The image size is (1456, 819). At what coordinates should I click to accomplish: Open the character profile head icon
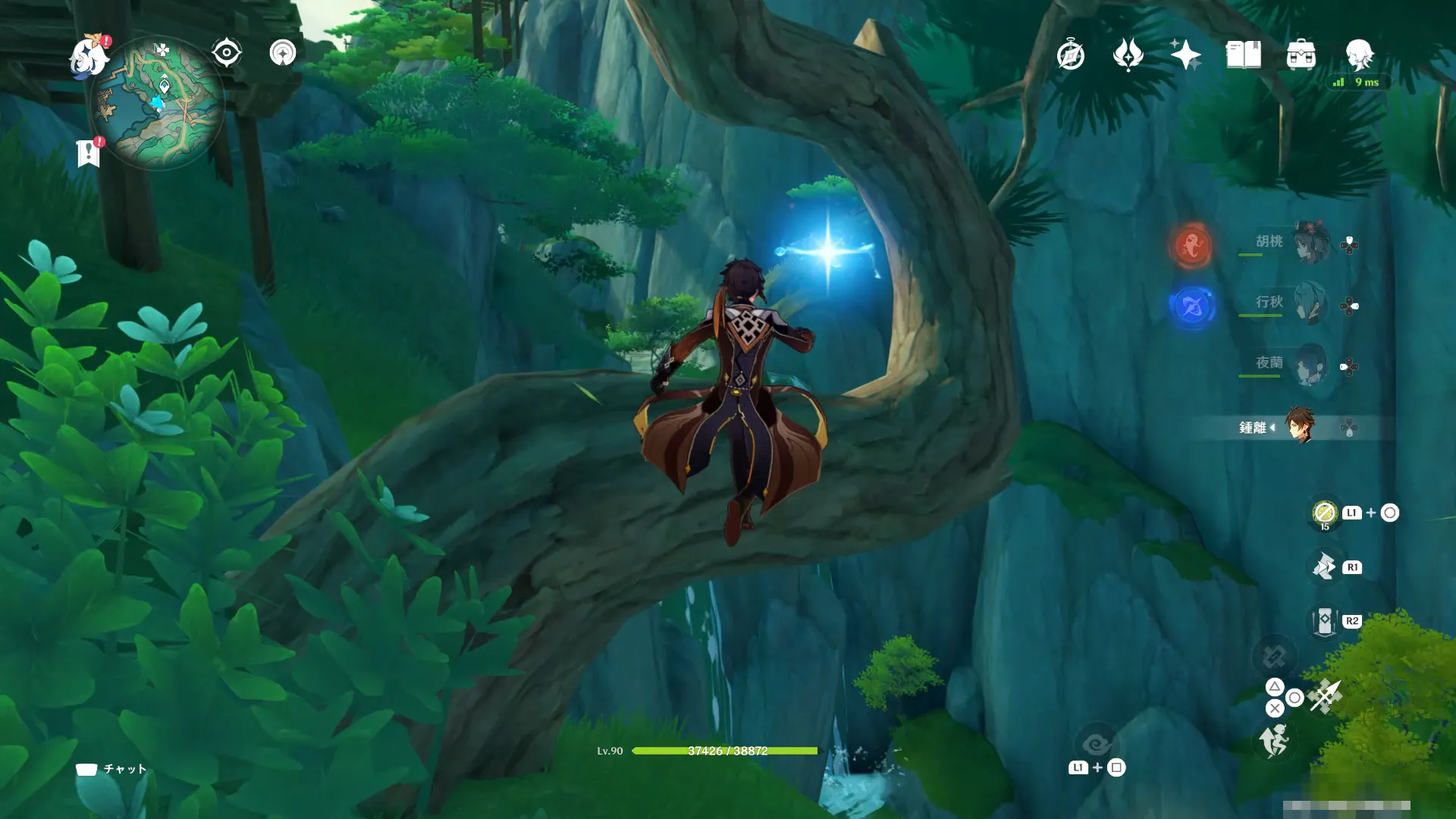click(1359, 55)
